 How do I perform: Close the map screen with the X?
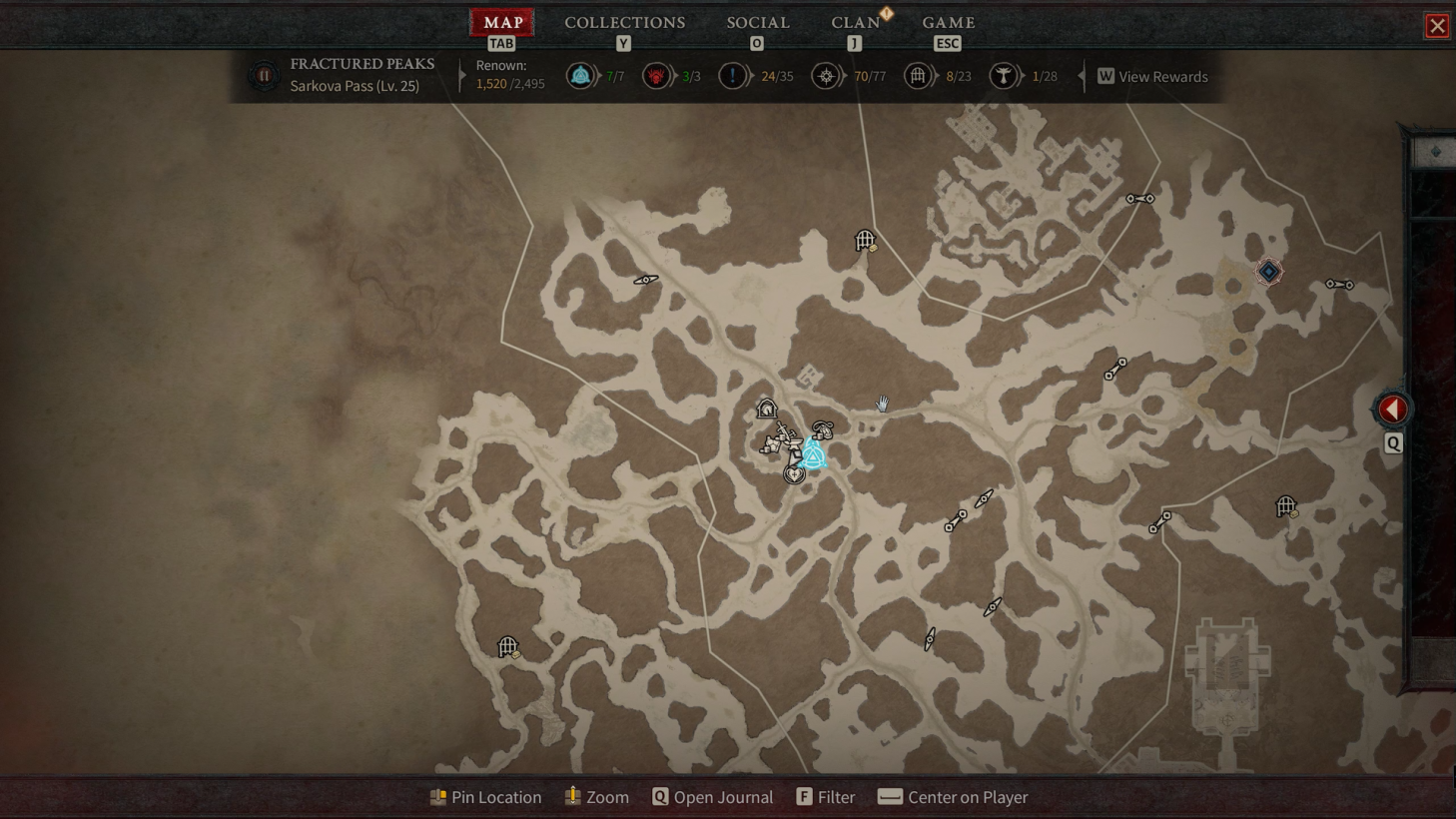[x=1436, y=26]
